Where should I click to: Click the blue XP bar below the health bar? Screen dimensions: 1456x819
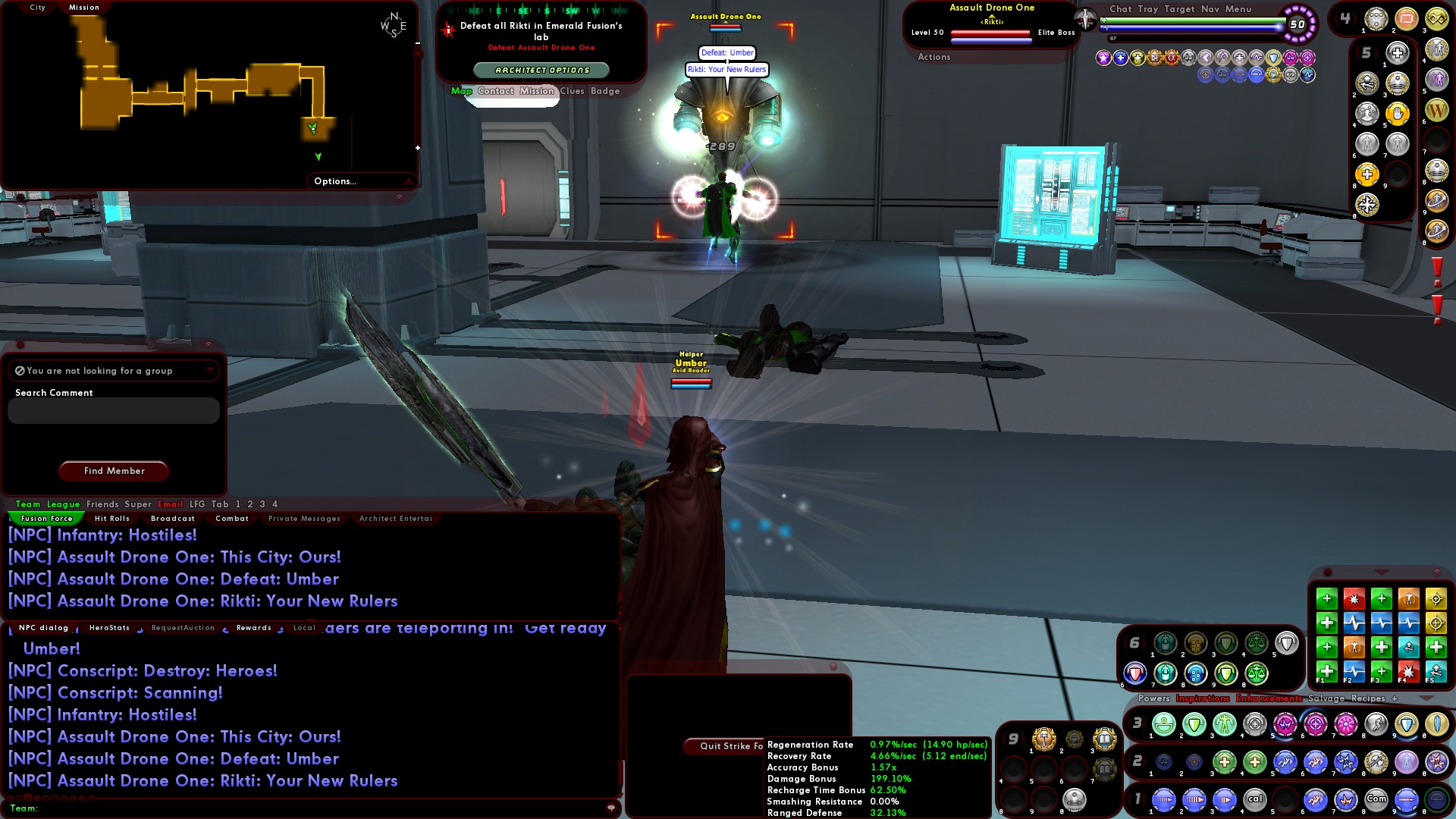(x=1198, y=27)
